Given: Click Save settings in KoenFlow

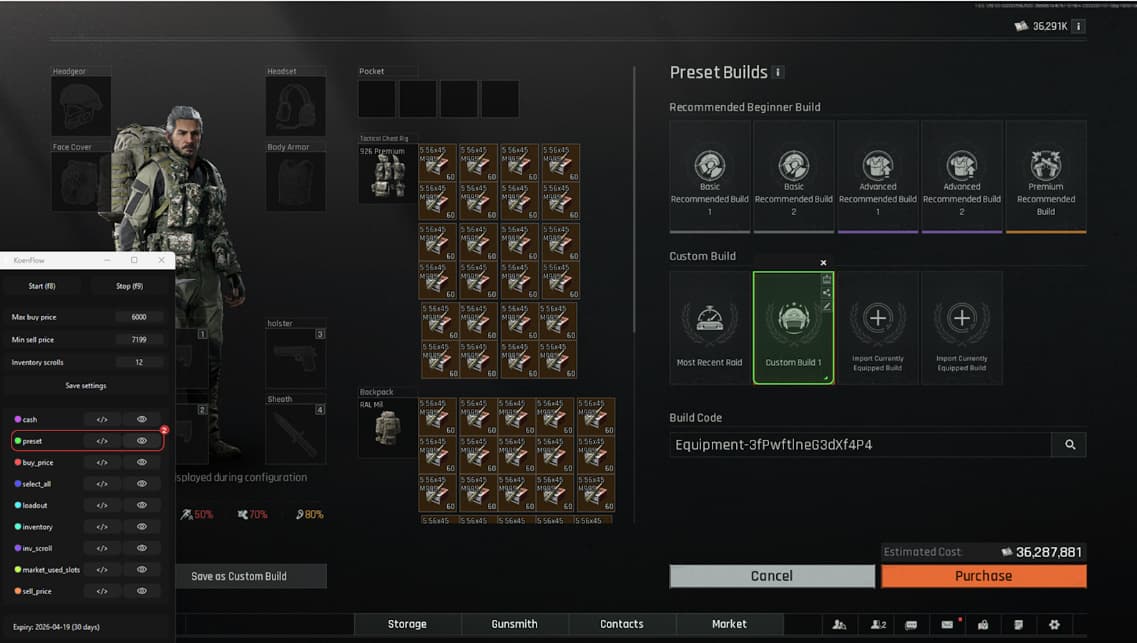Looking at the screenshot, I should tap(86, 385).
